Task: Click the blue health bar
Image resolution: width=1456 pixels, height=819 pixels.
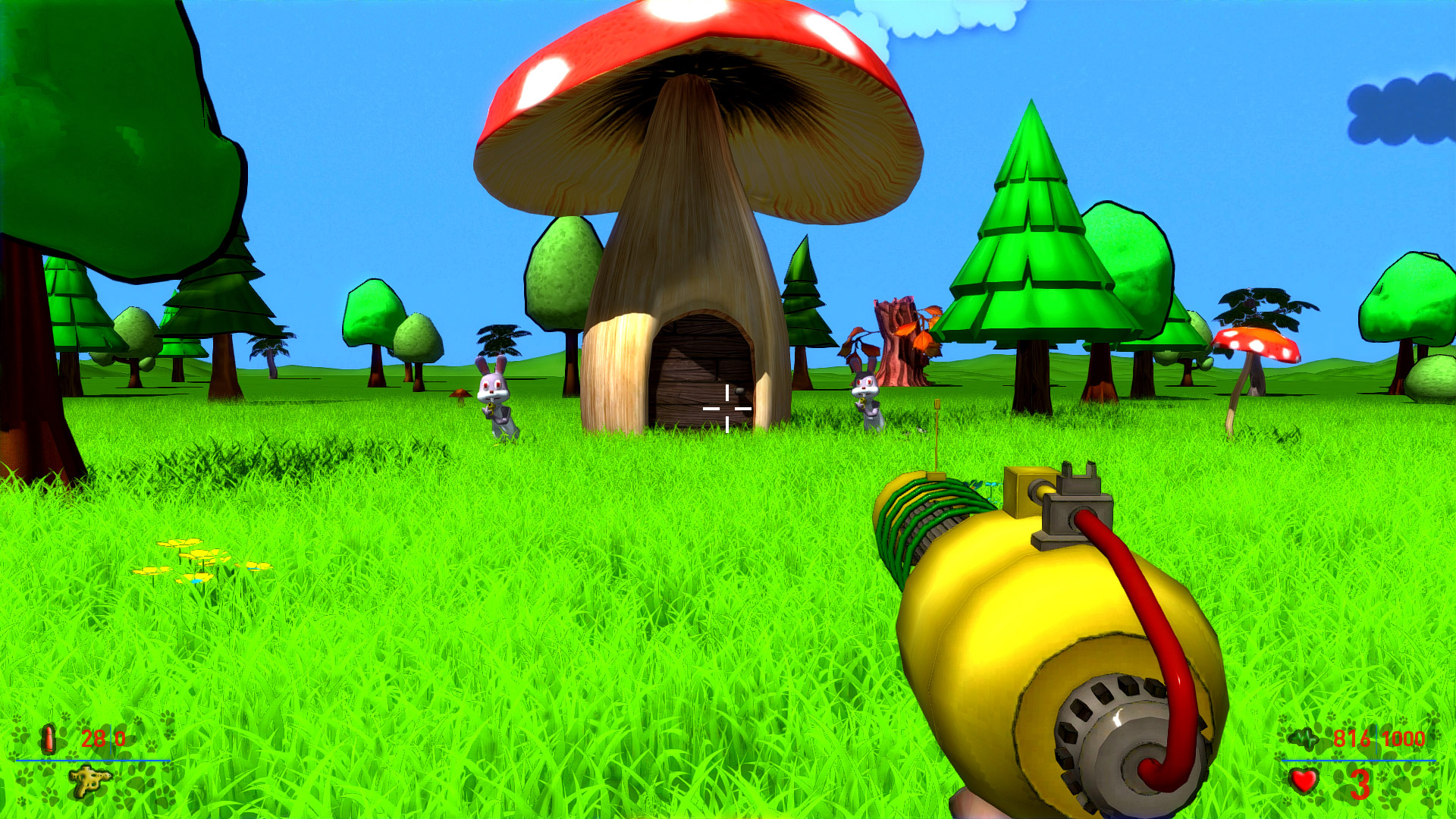Action: tap(1358, 761)
